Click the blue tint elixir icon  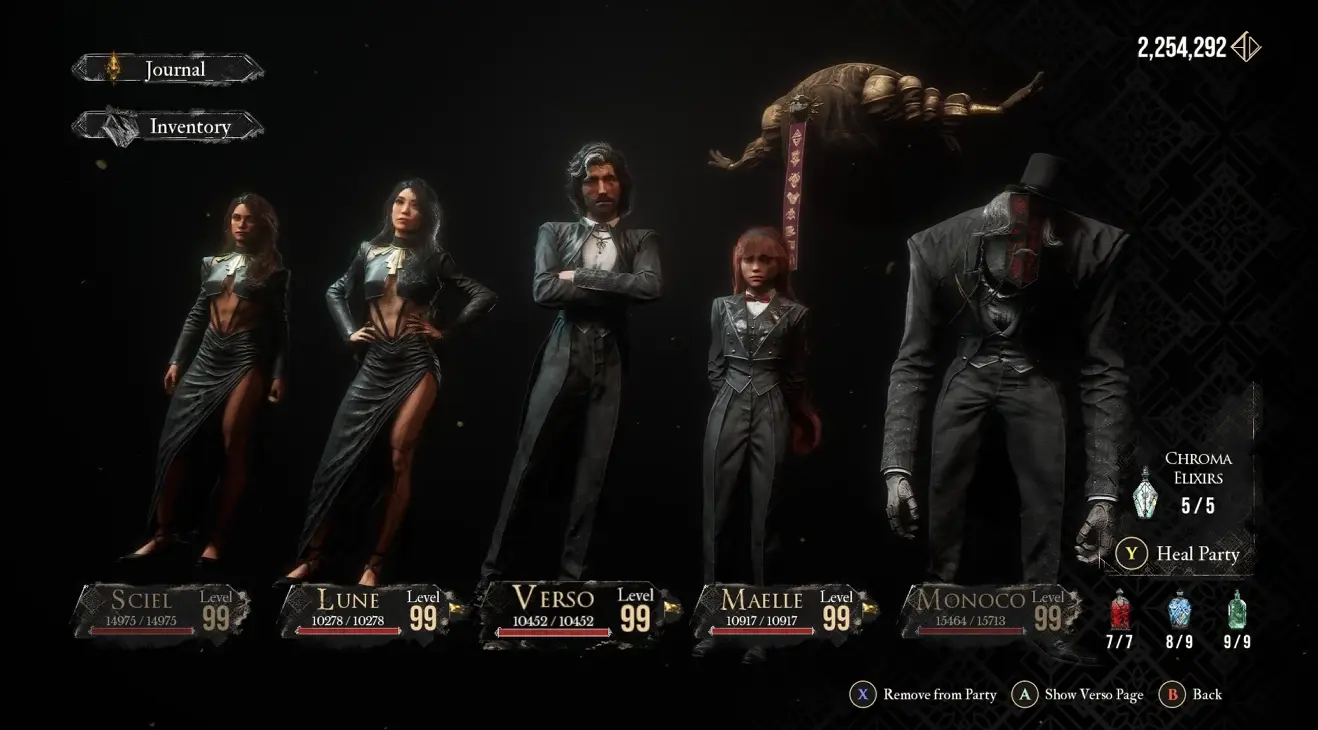1179,609
